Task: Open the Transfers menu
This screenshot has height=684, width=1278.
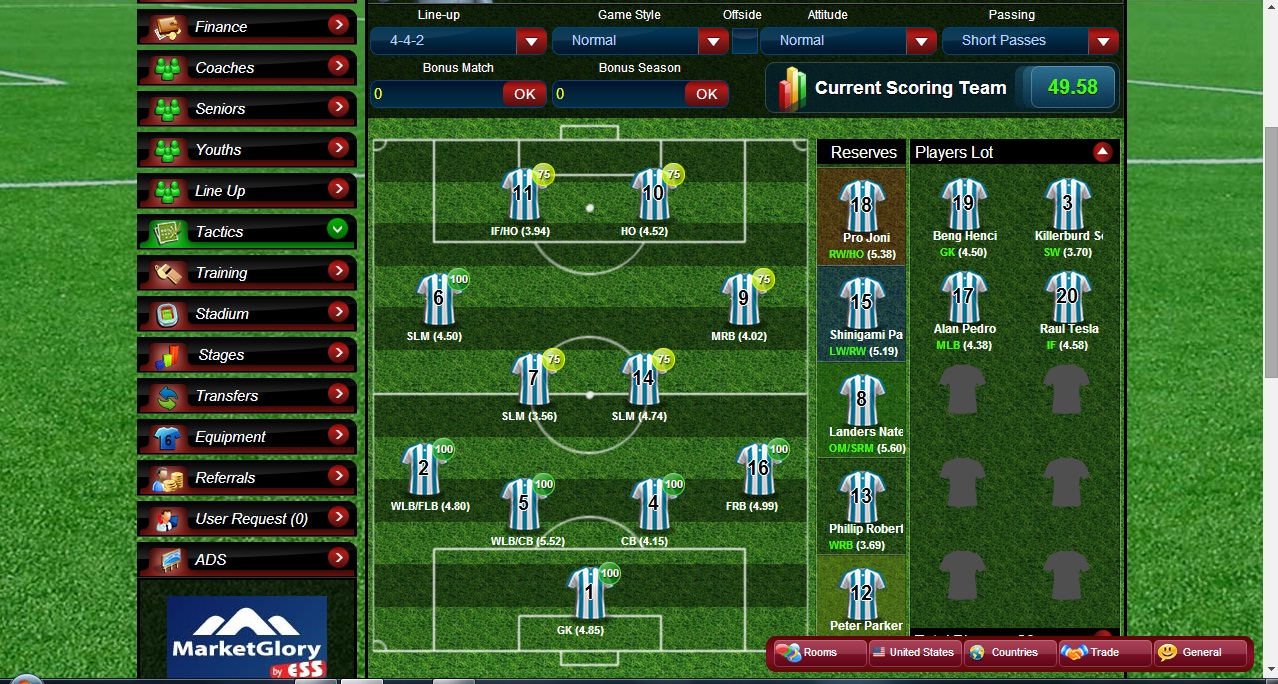Action: coord(246,396)
